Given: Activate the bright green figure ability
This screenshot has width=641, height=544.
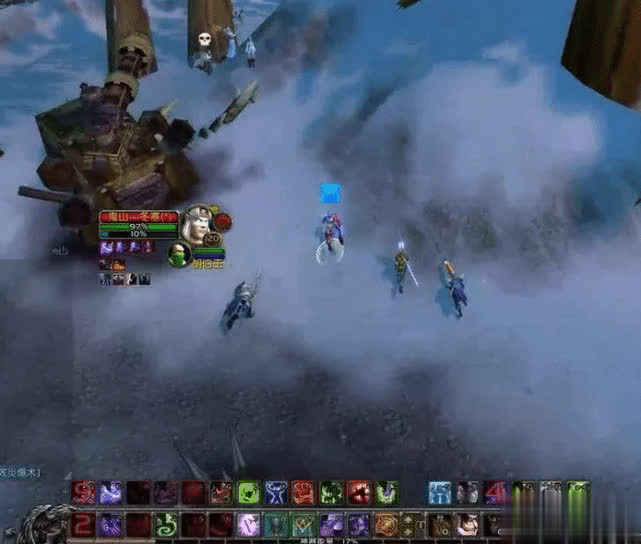Looking at the screenshot, I should pyautogui.click(x=249, y=492).
